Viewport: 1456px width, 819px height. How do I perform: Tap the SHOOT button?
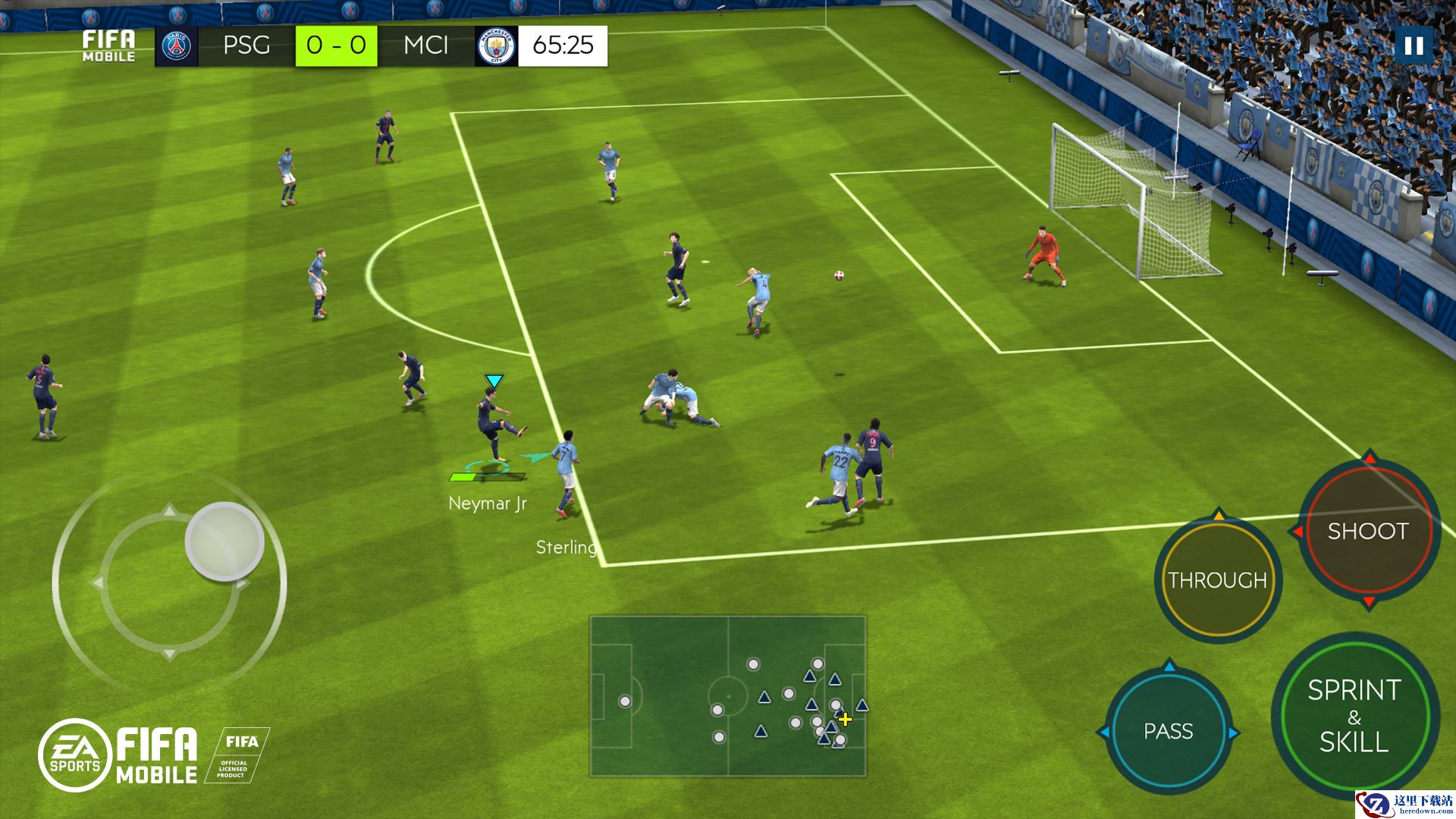[x=1367, y=532]
